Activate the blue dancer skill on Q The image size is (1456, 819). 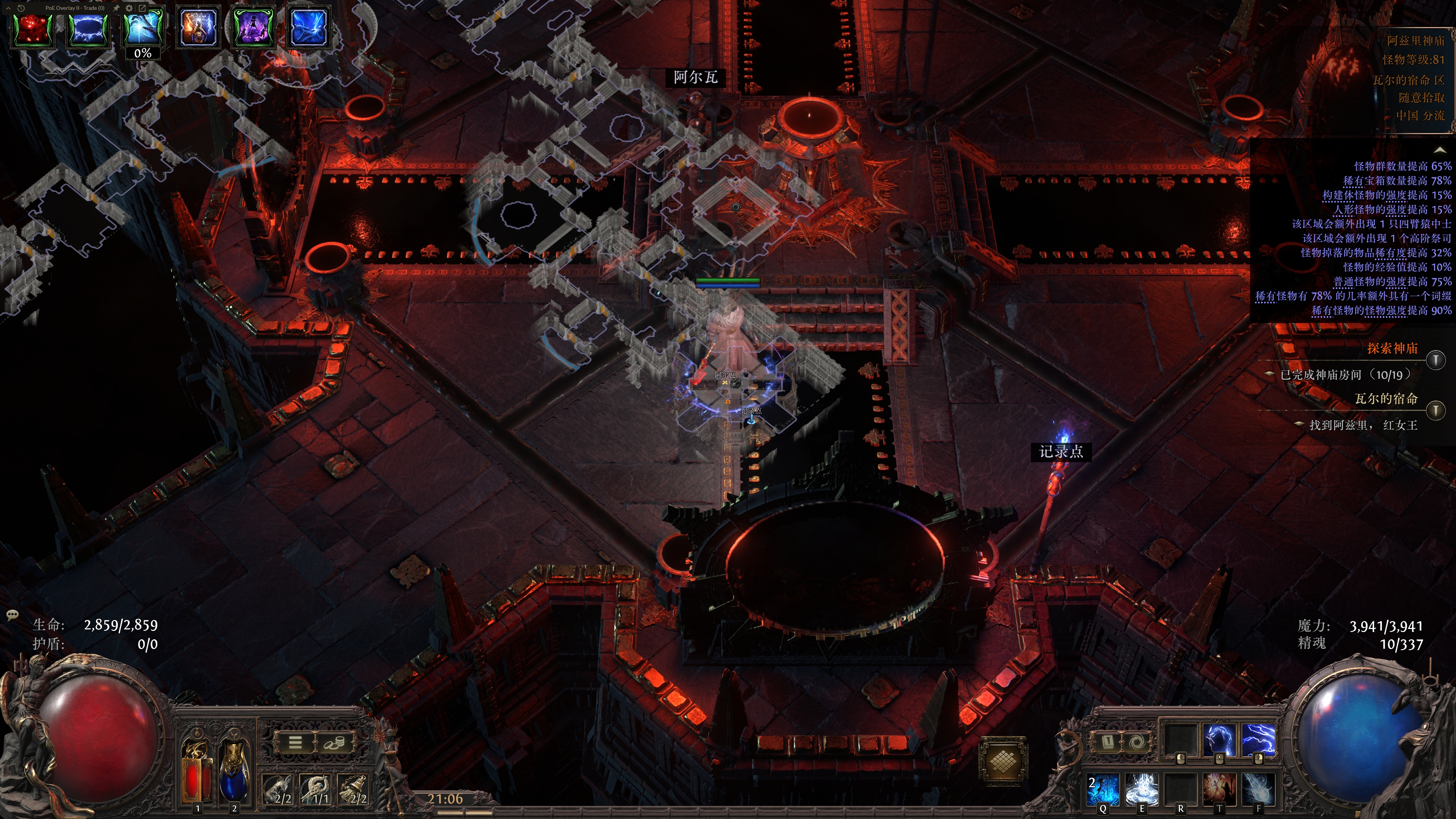pos(1103,789)
